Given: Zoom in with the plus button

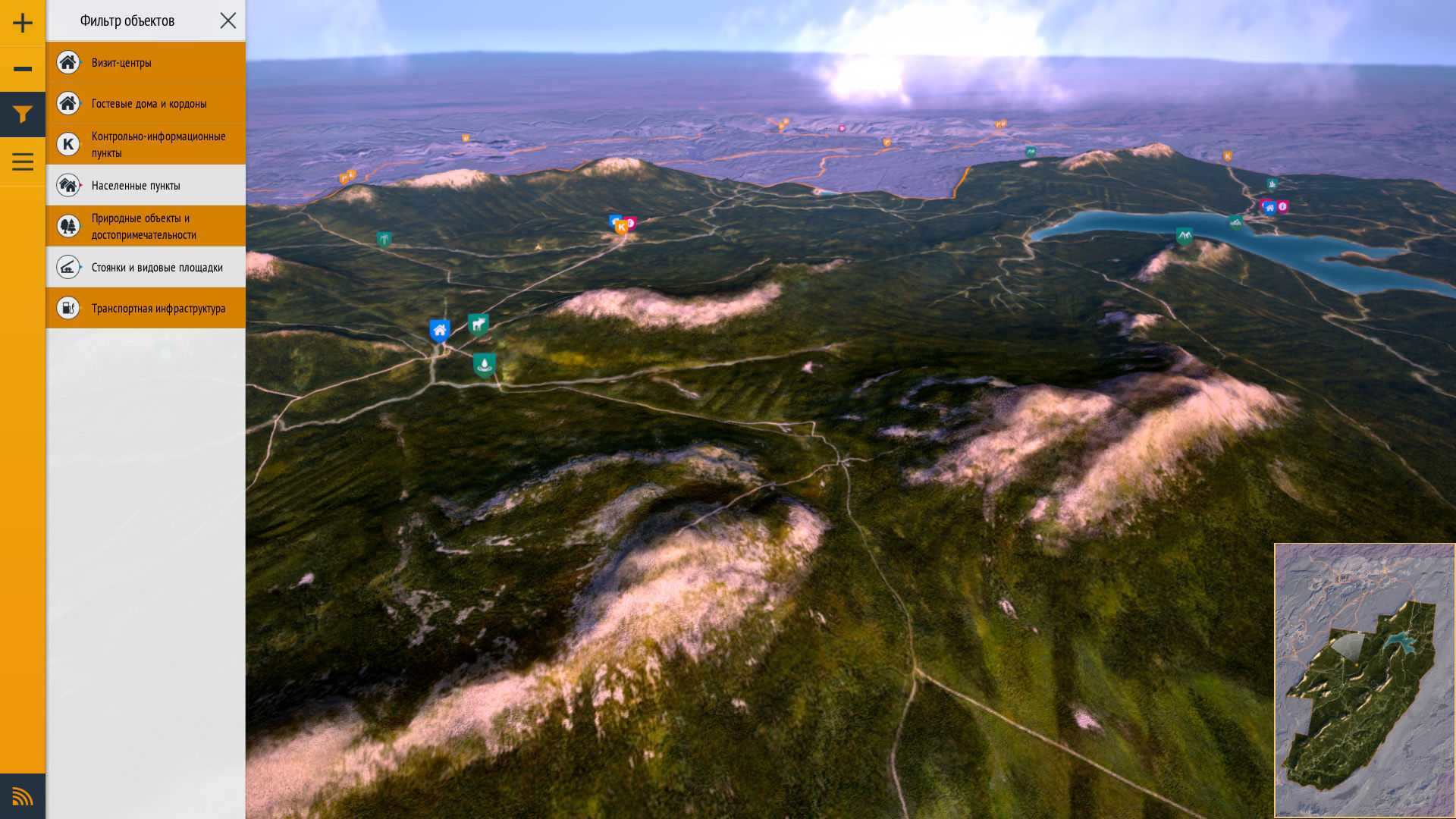Looking at the screenshot, I should (23, 23).
